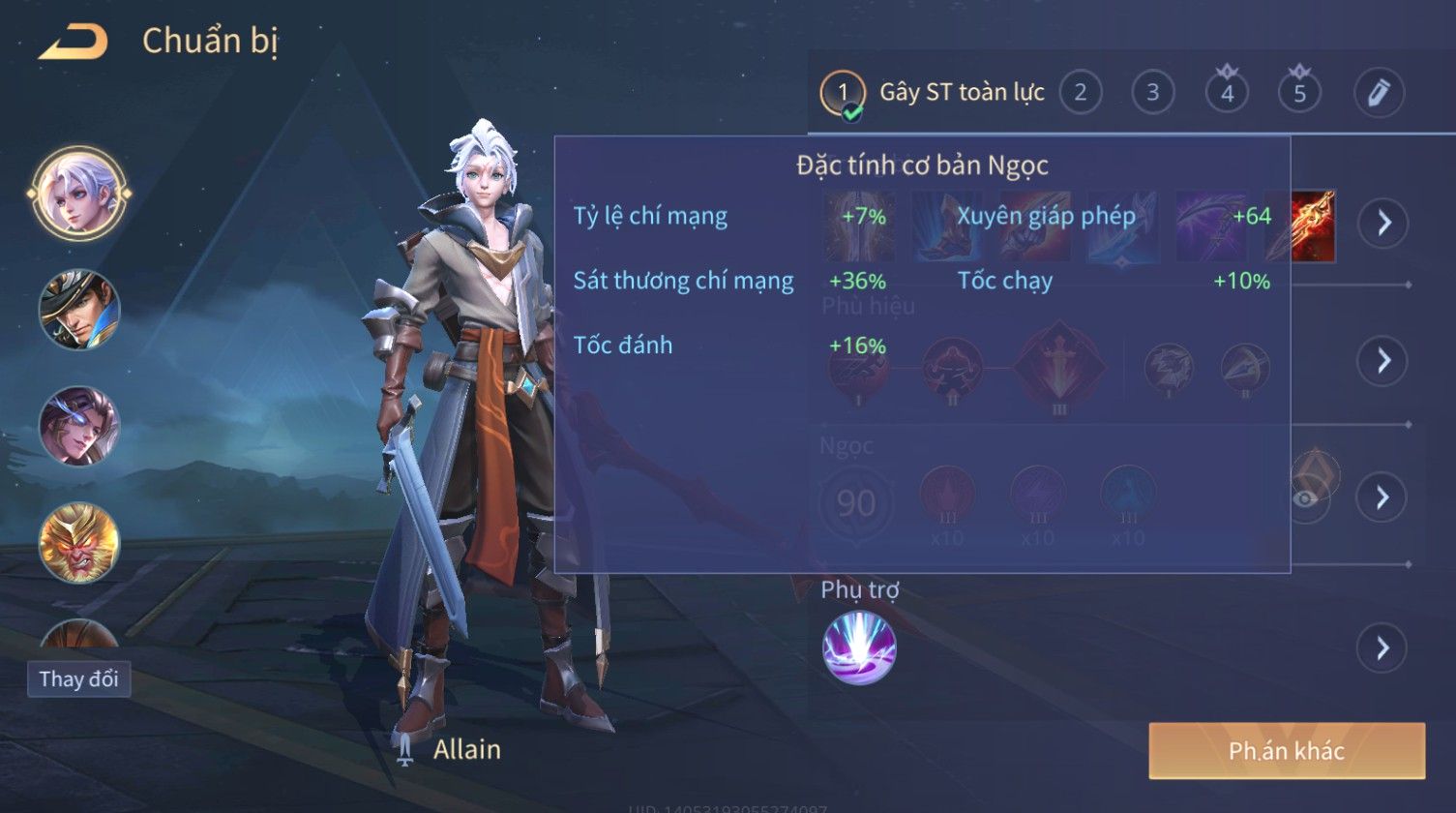Go back using the return arrow

[x=74, y=42]
